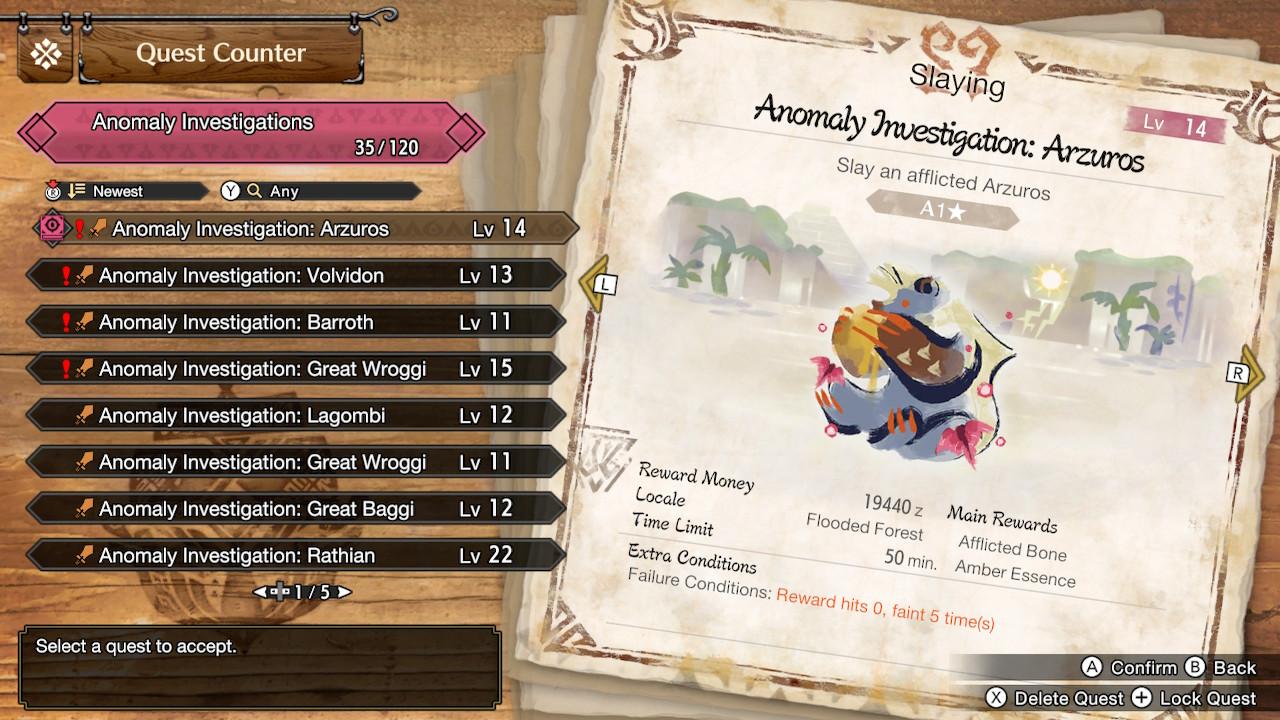Choose the Volvidon investigation quest
Viewport: 1280px width, 720px height.
[296, 276]
